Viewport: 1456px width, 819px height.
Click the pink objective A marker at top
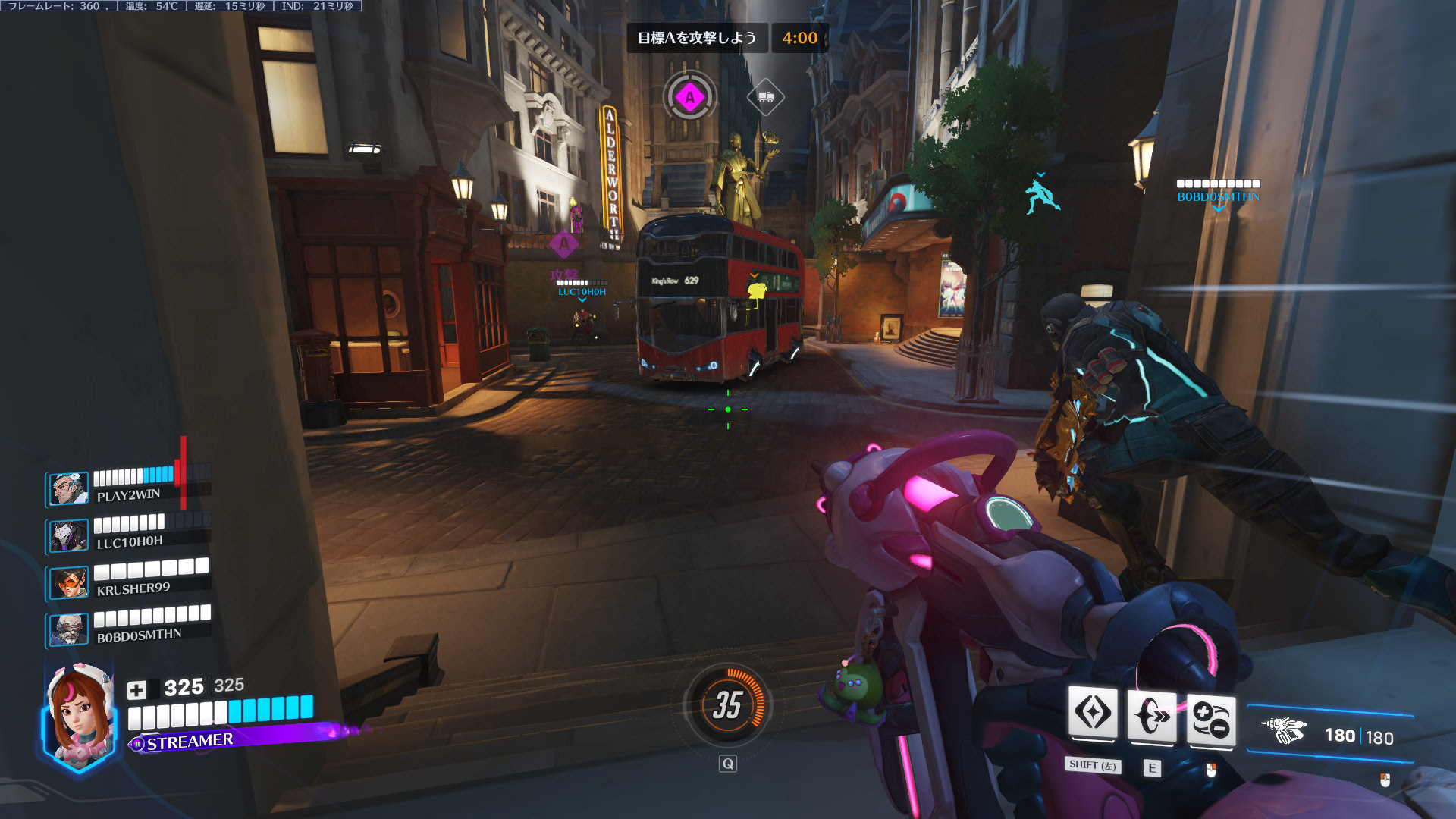689,97
